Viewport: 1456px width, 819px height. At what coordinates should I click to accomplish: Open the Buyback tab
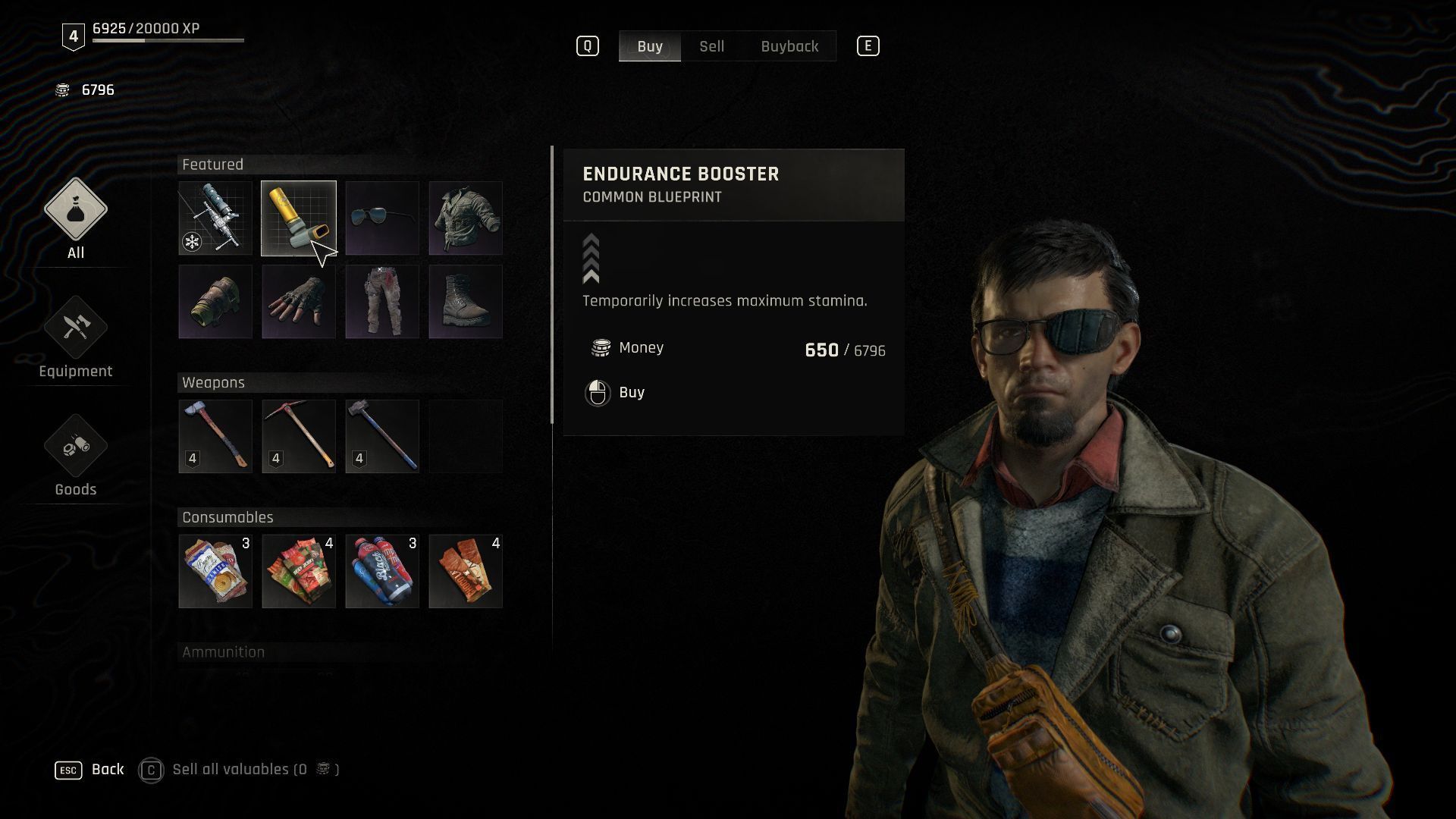(x=789, y=46)
